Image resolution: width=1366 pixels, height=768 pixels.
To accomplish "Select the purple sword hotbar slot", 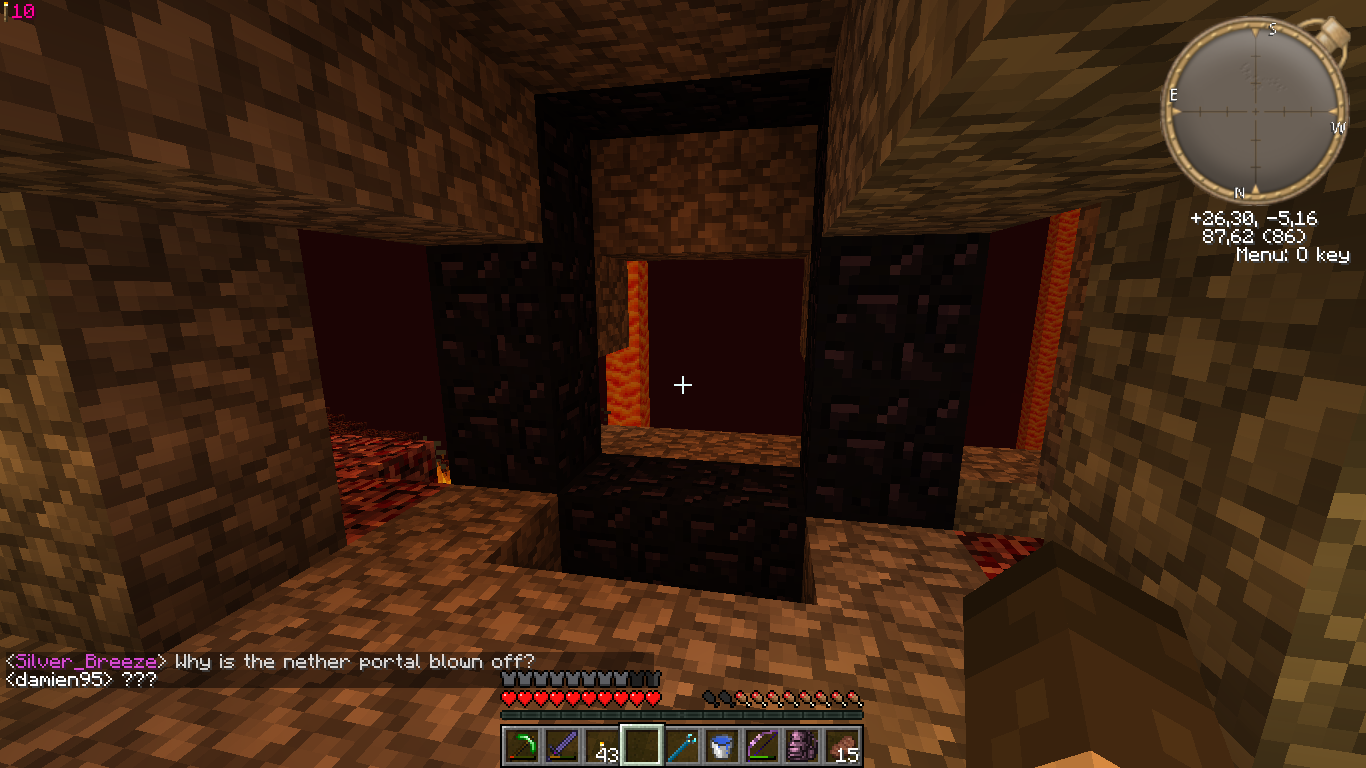I will point(561,746).
